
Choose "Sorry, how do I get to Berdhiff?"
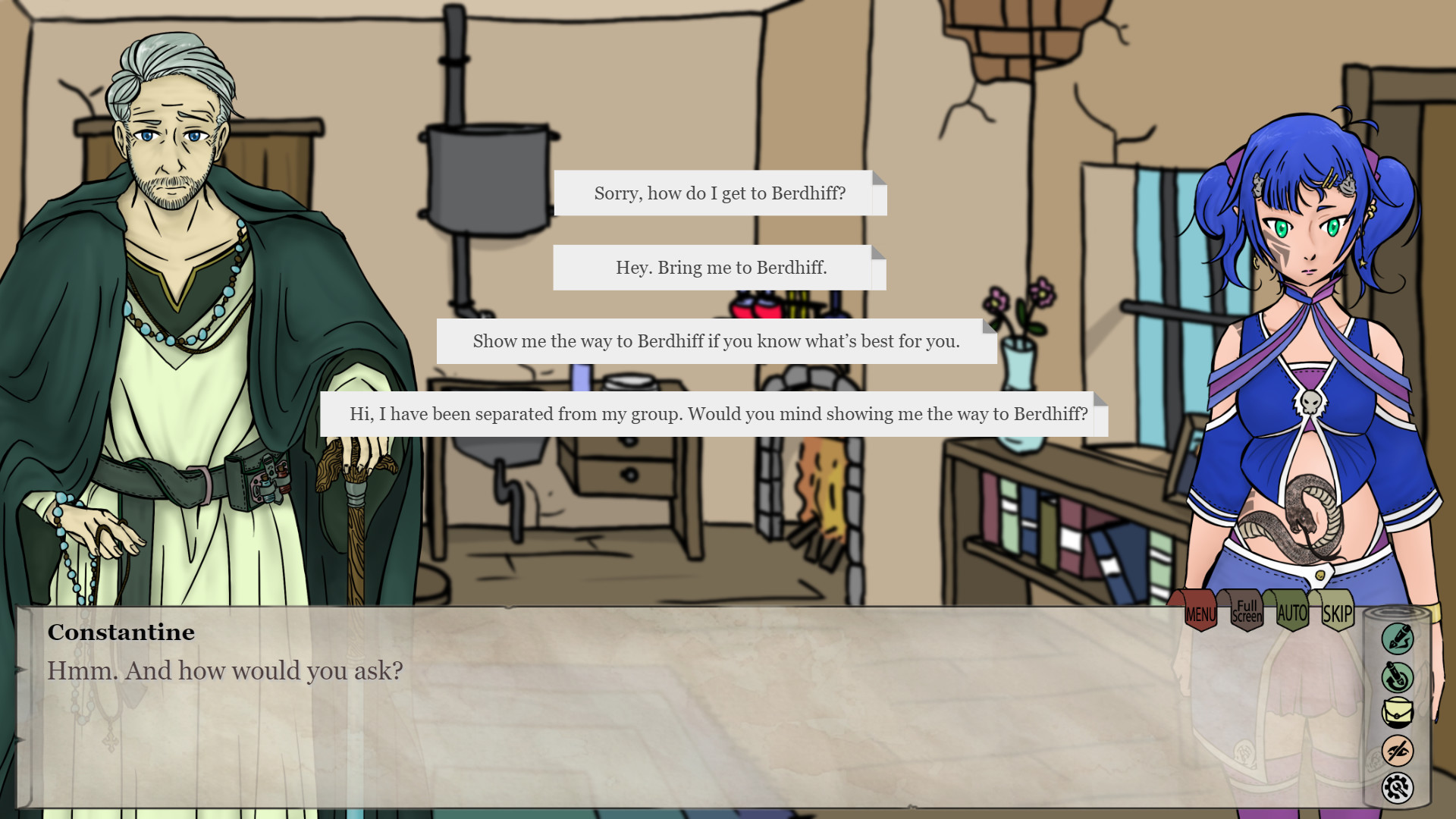(720, 193)
